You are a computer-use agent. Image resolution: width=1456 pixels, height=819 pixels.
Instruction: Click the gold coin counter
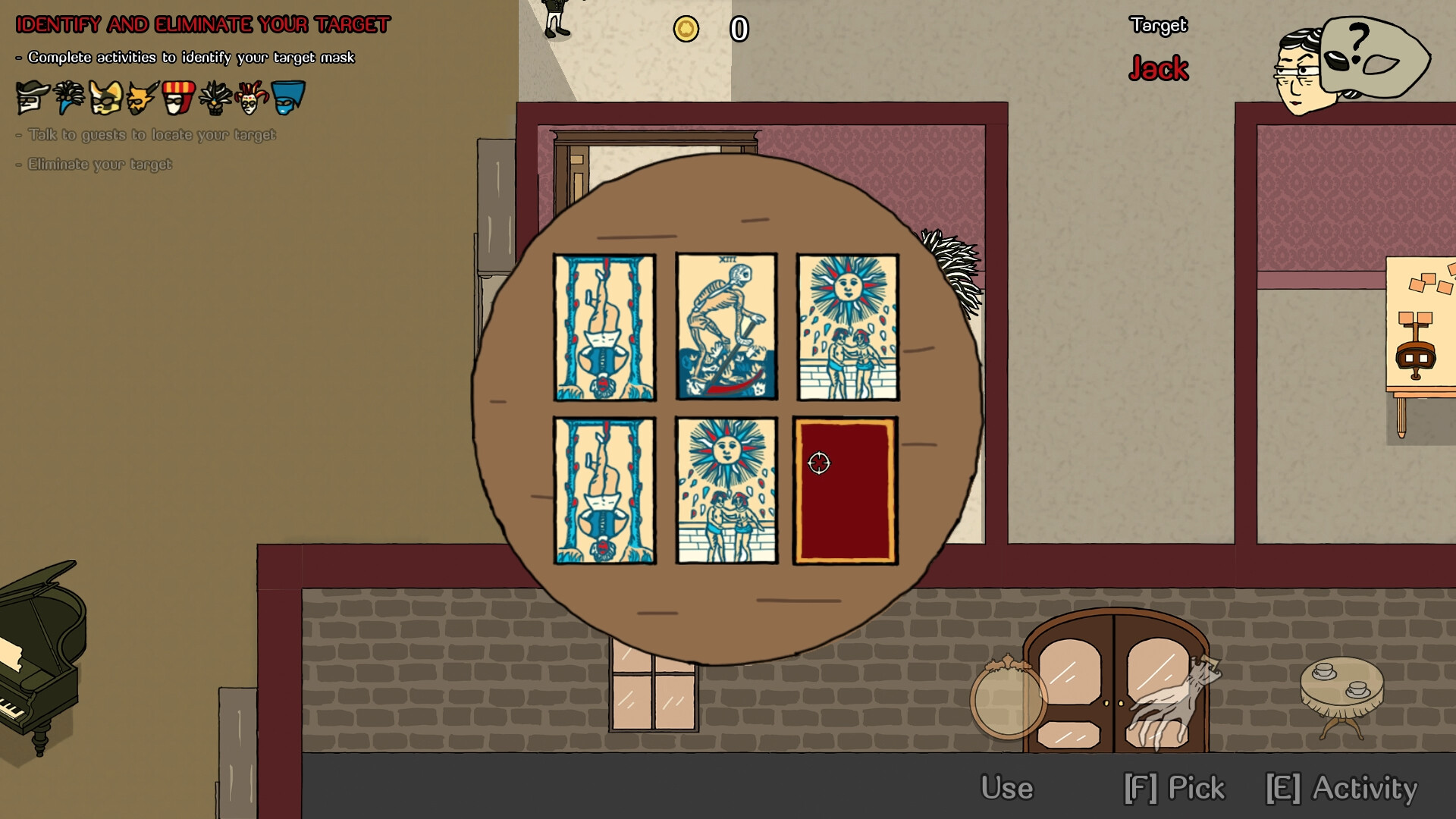[x=686, y=29]
